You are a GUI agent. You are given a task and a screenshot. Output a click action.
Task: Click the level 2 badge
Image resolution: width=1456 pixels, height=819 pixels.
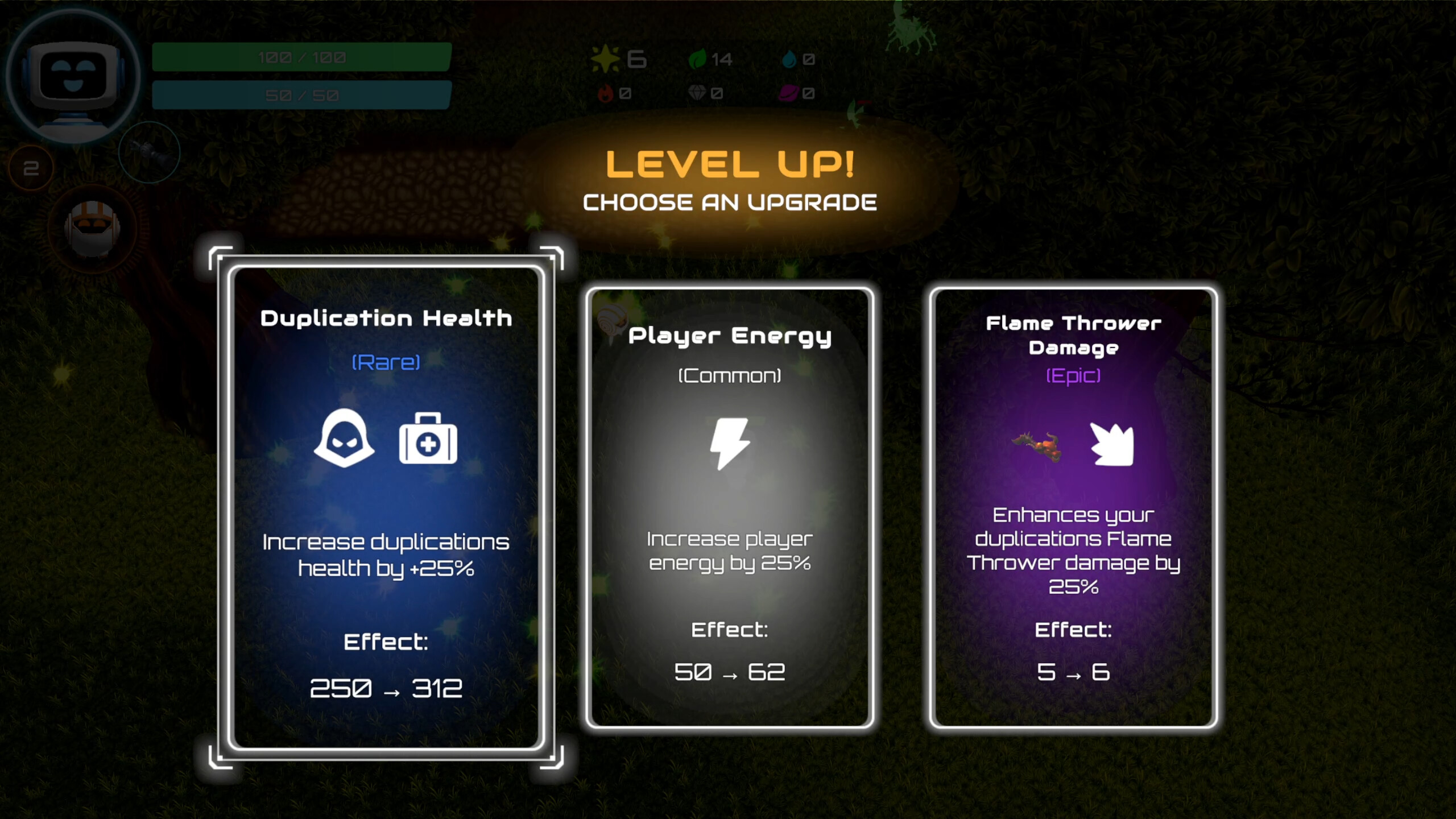coord(31,168)
